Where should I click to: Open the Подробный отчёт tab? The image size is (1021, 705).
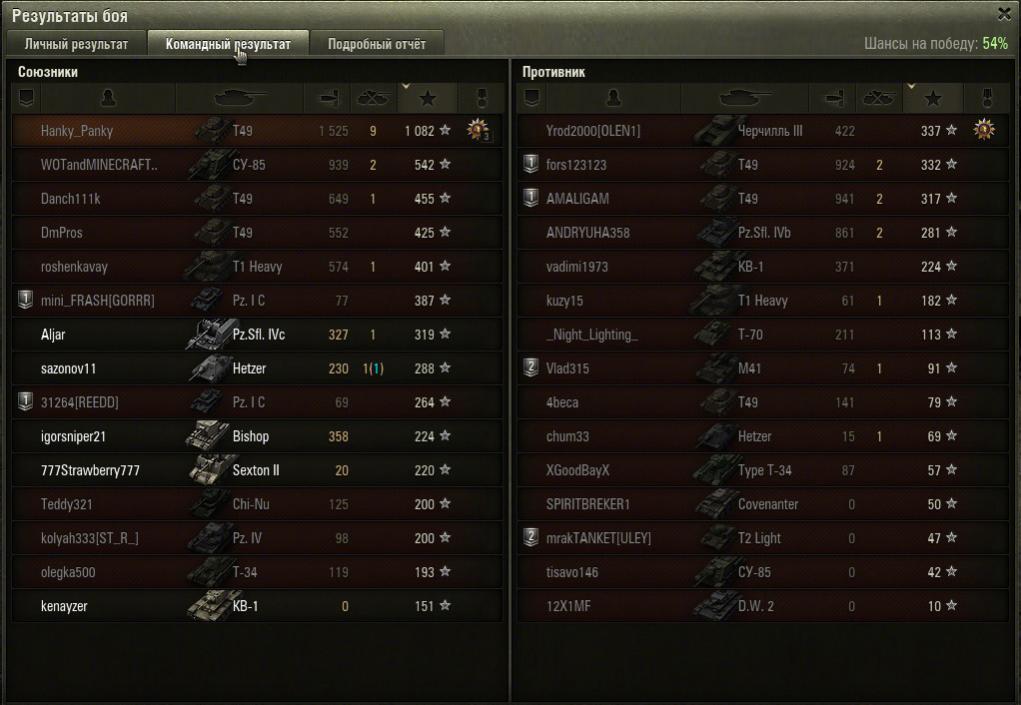[376, 44]
